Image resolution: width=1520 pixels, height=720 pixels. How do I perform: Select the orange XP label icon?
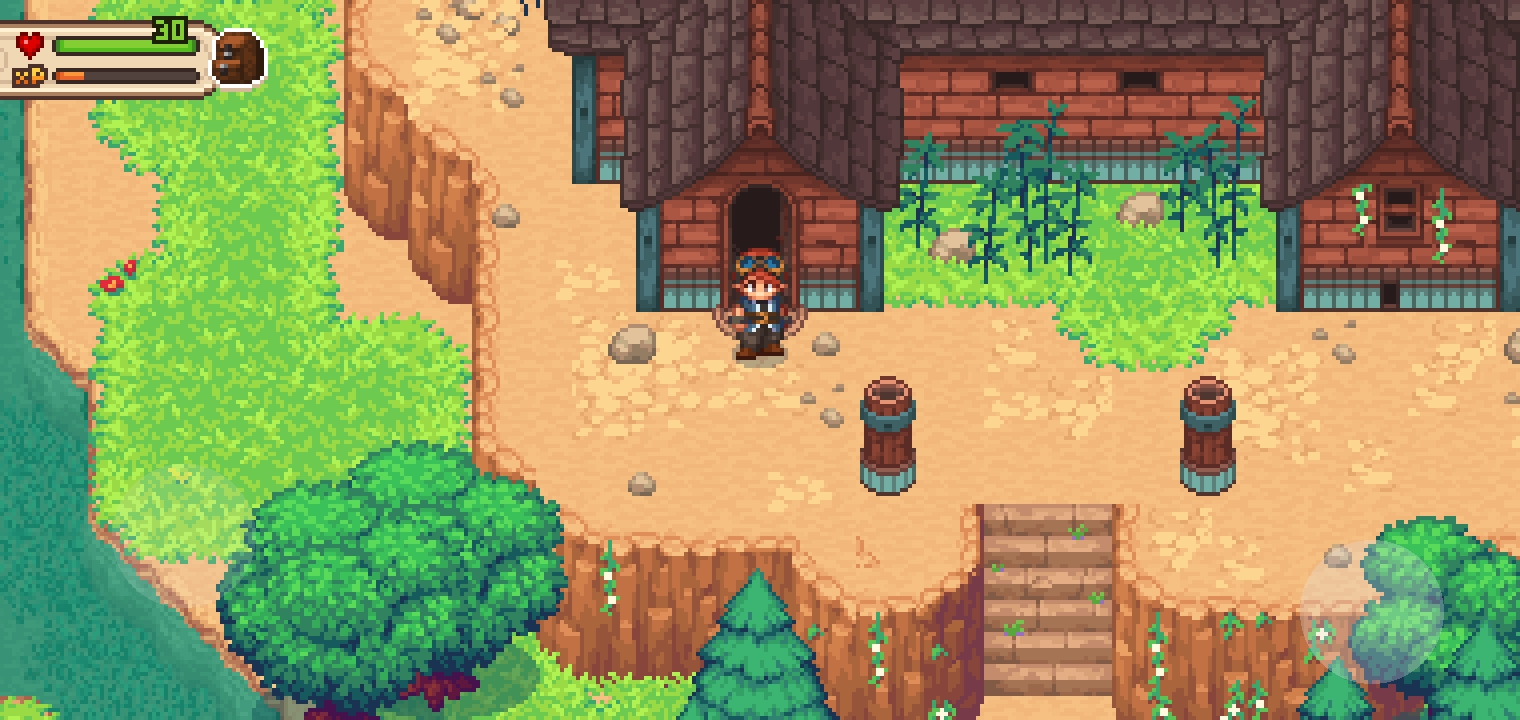tap(30, 74)
